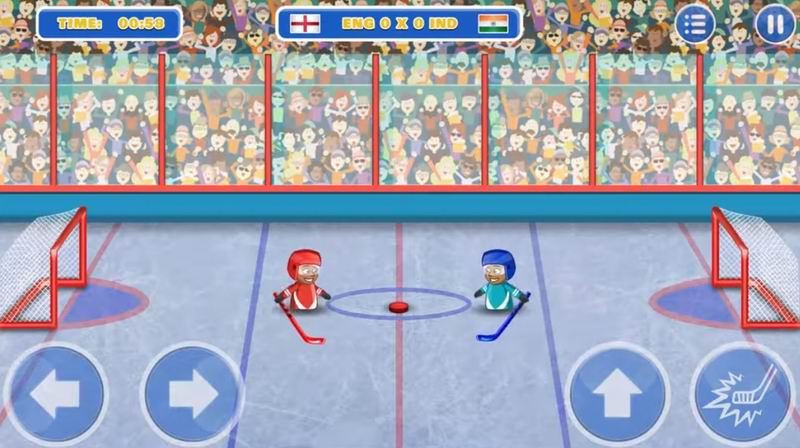Pause the match

point(773,24)
